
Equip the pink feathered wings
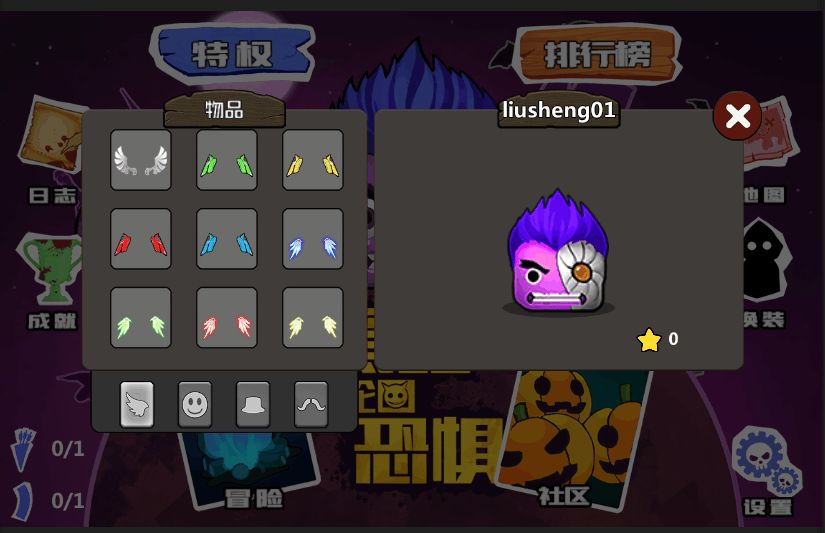click(227, 318)
